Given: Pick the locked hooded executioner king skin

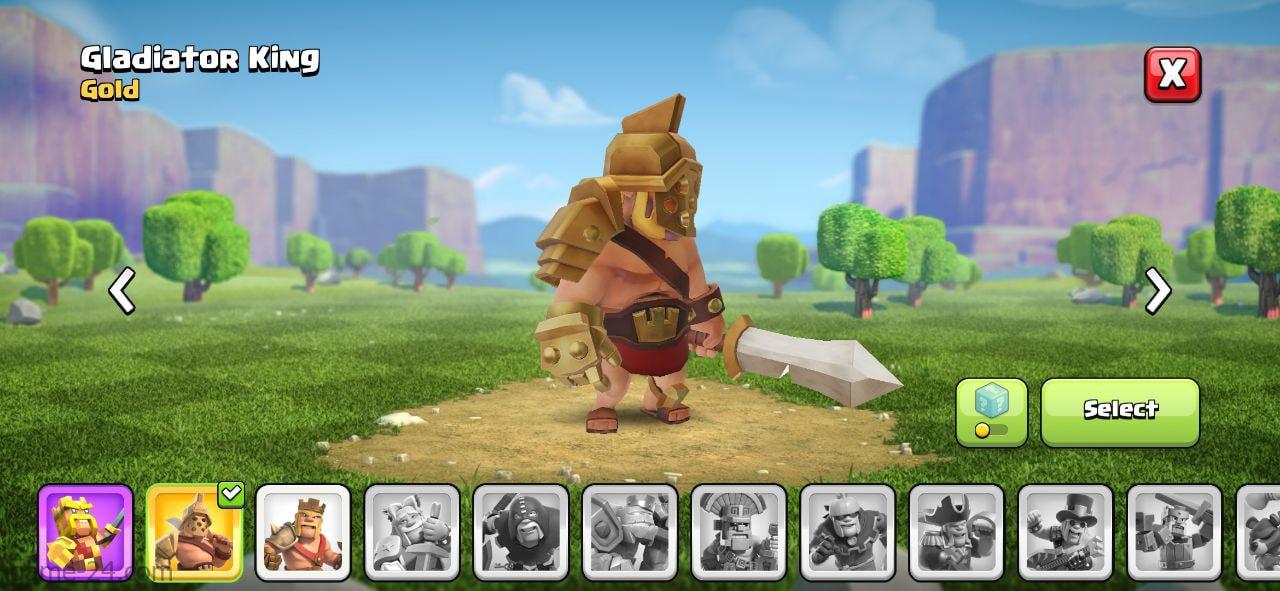Looking at the screenshot, I should tap(521, 532).
